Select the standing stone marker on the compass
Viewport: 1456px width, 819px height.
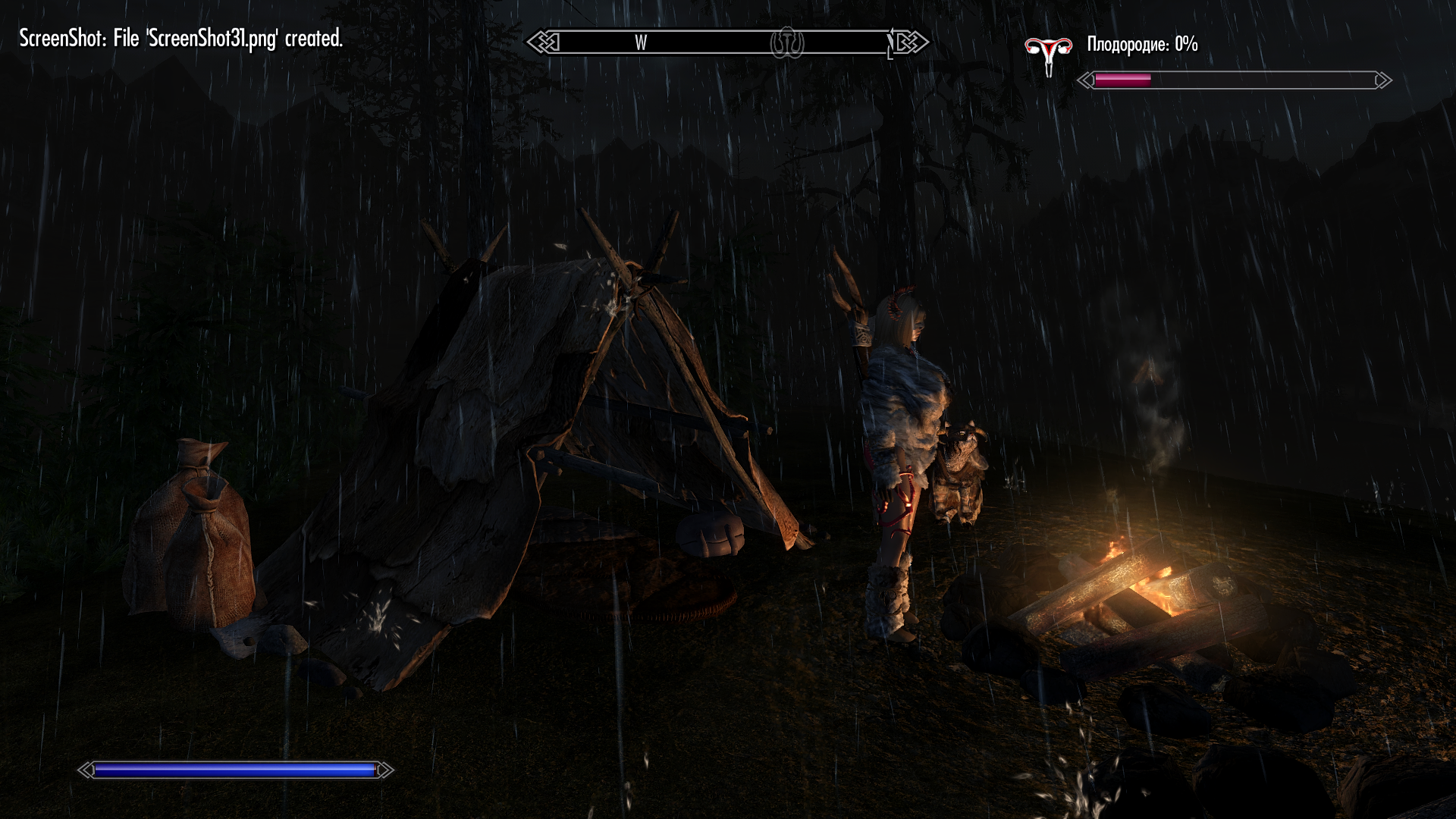coord(787,43)
